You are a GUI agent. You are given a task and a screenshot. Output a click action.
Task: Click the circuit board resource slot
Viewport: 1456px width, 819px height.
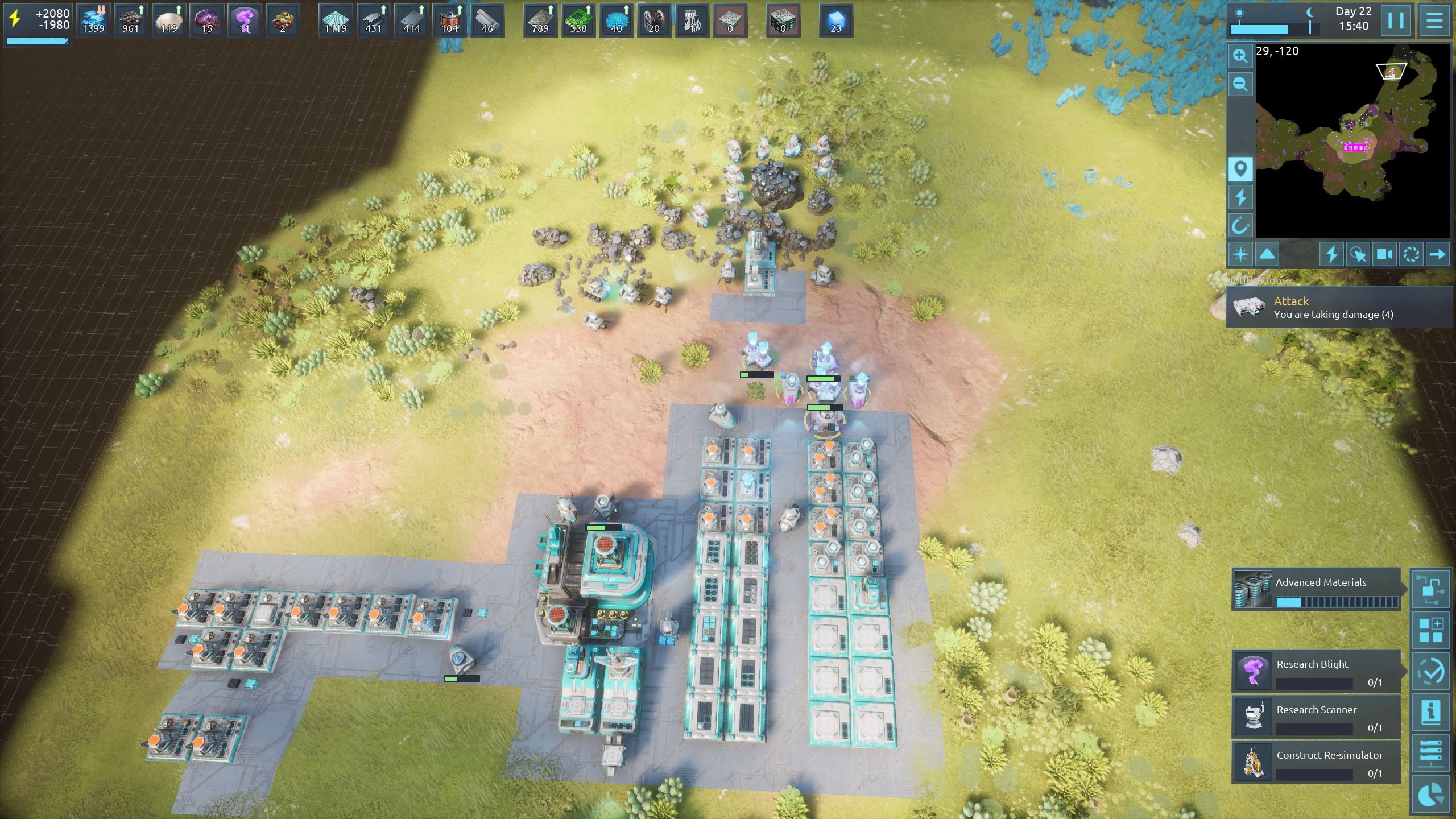pos(578,21)
